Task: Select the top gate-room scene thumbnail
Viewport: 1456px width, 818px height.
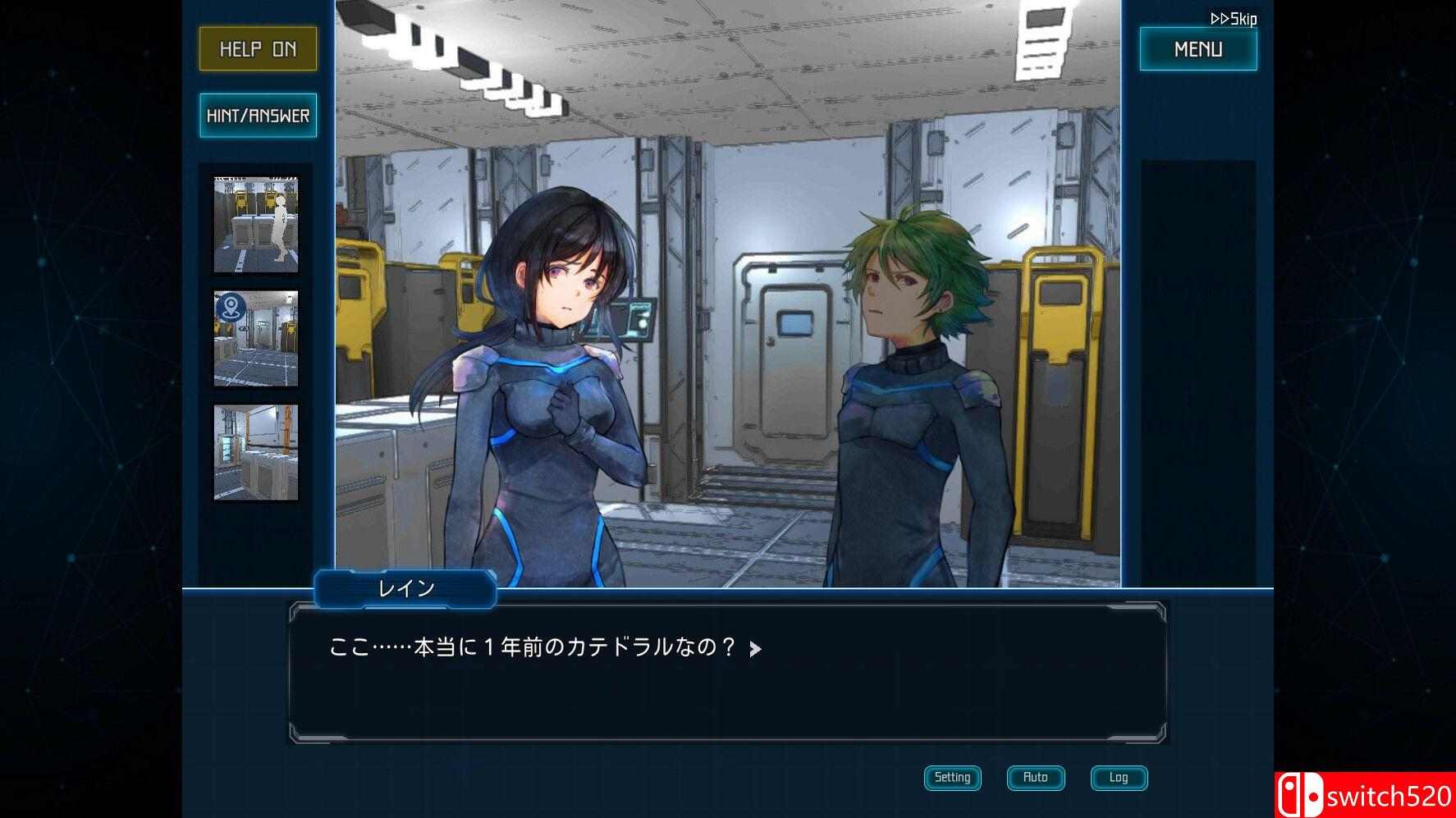Action: click(257, 223)
